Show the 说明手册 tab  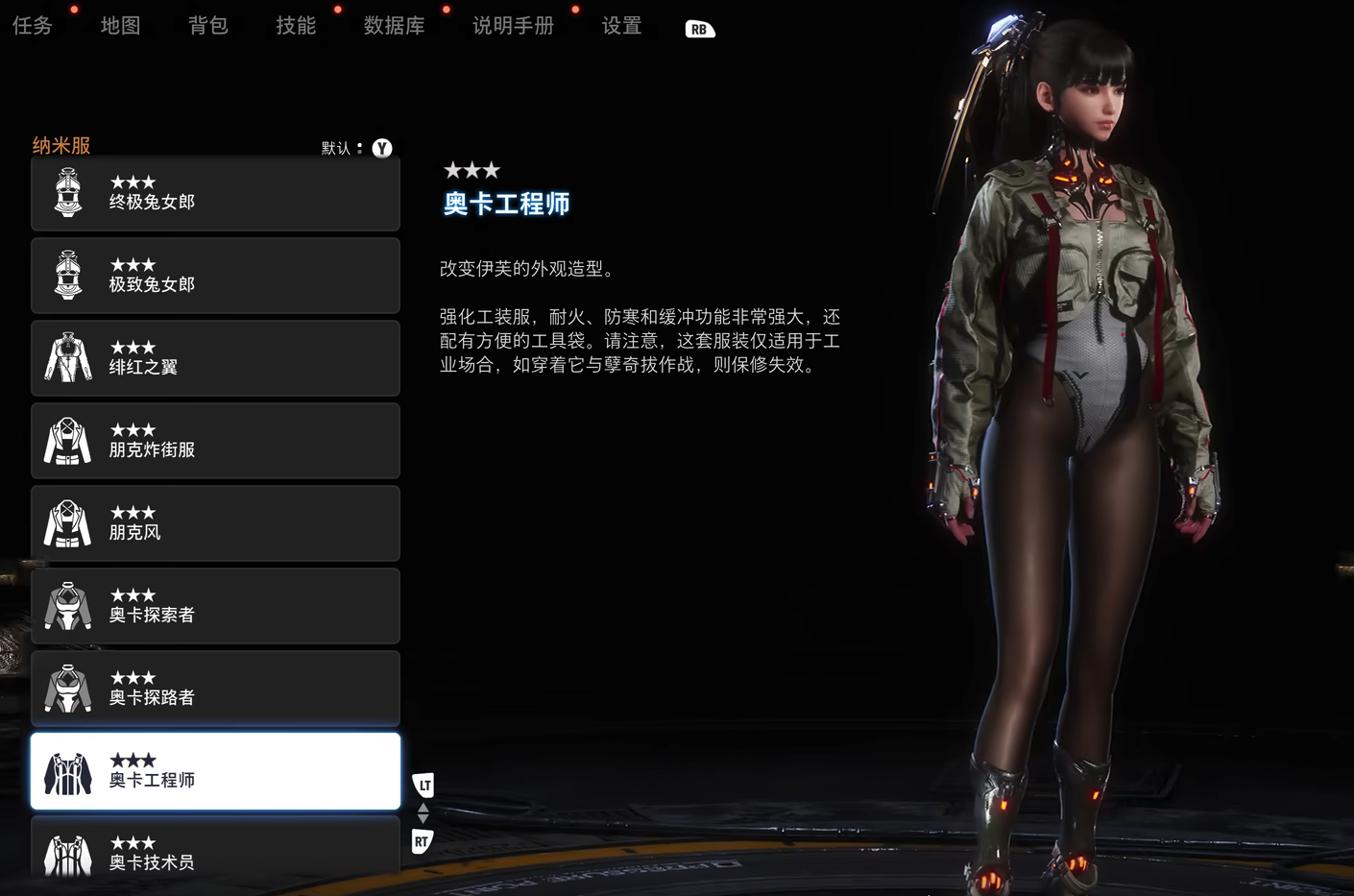tap(513, 26)
